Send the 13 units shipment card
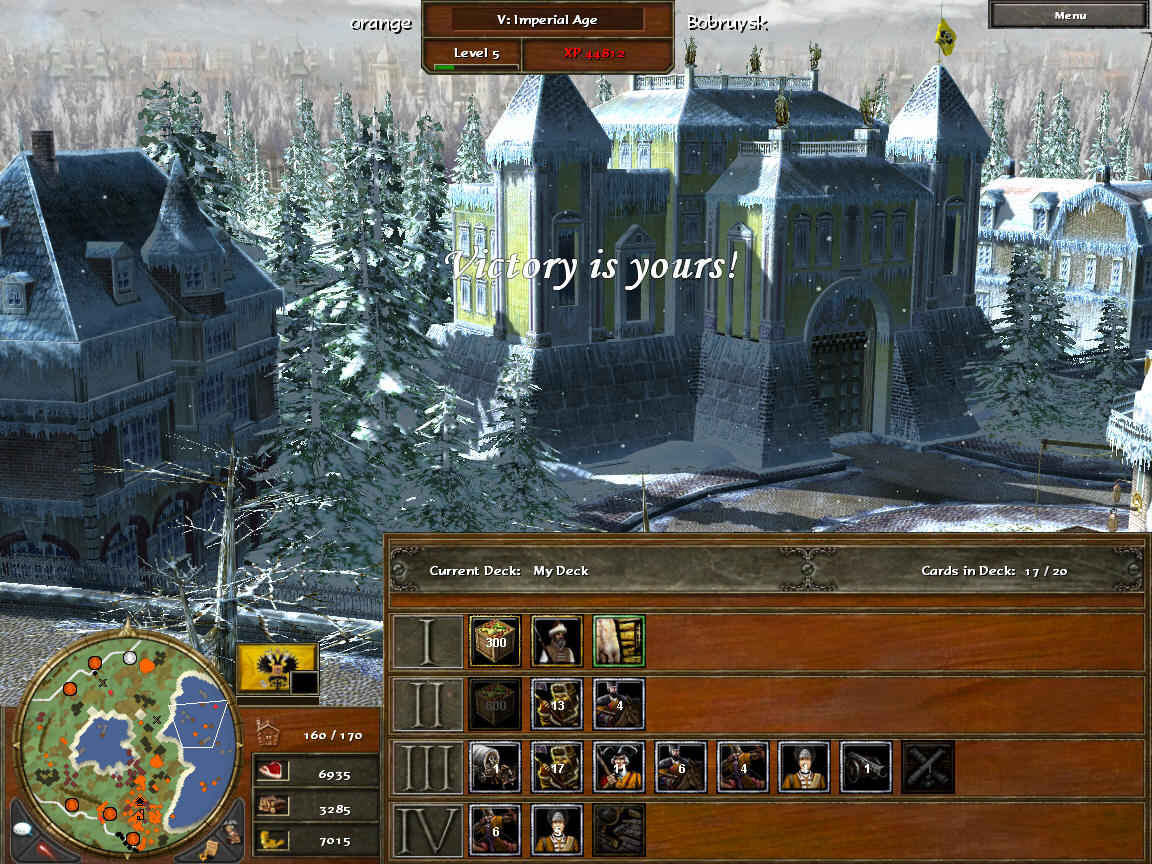Viewport: 1152px width, 864px height. point(557,704)
